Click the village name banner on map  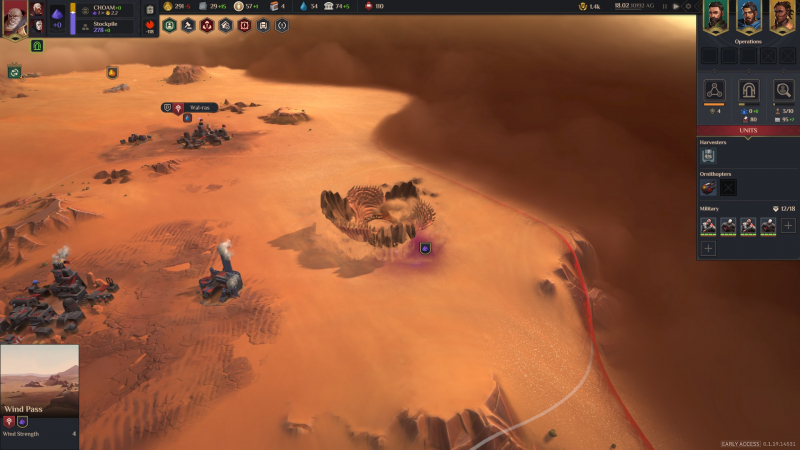(x=200, y=108)
